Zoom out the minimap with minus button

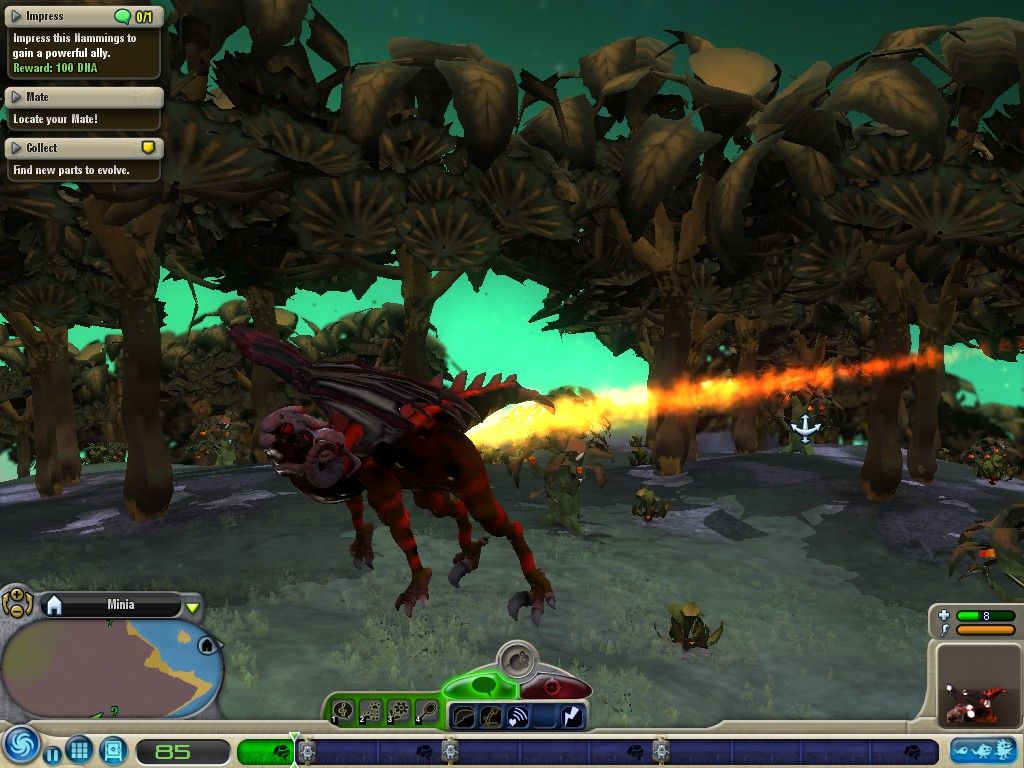[17, 609]
